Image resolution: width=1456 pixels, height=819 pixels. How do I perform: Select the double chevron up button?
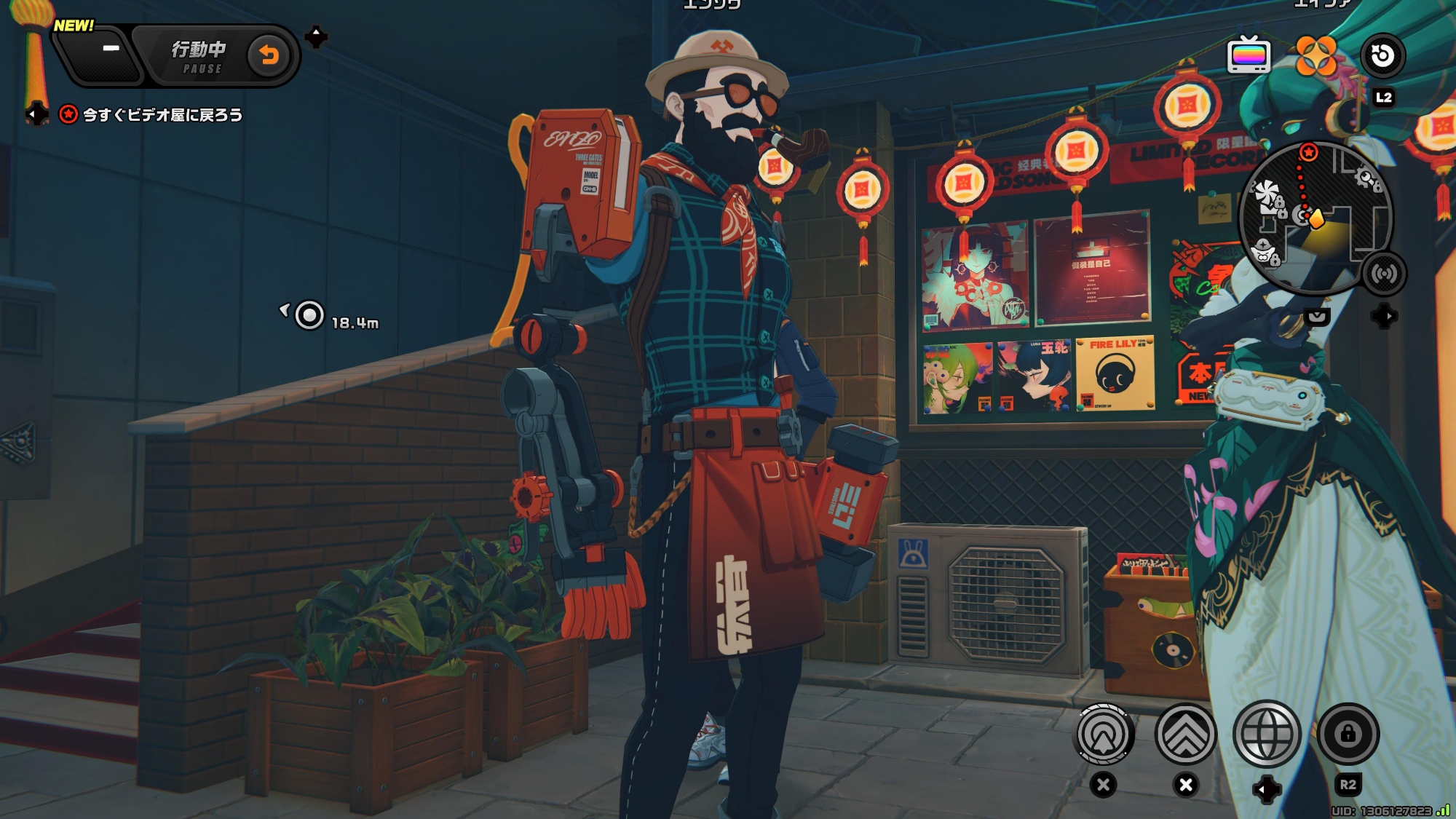1186,735
